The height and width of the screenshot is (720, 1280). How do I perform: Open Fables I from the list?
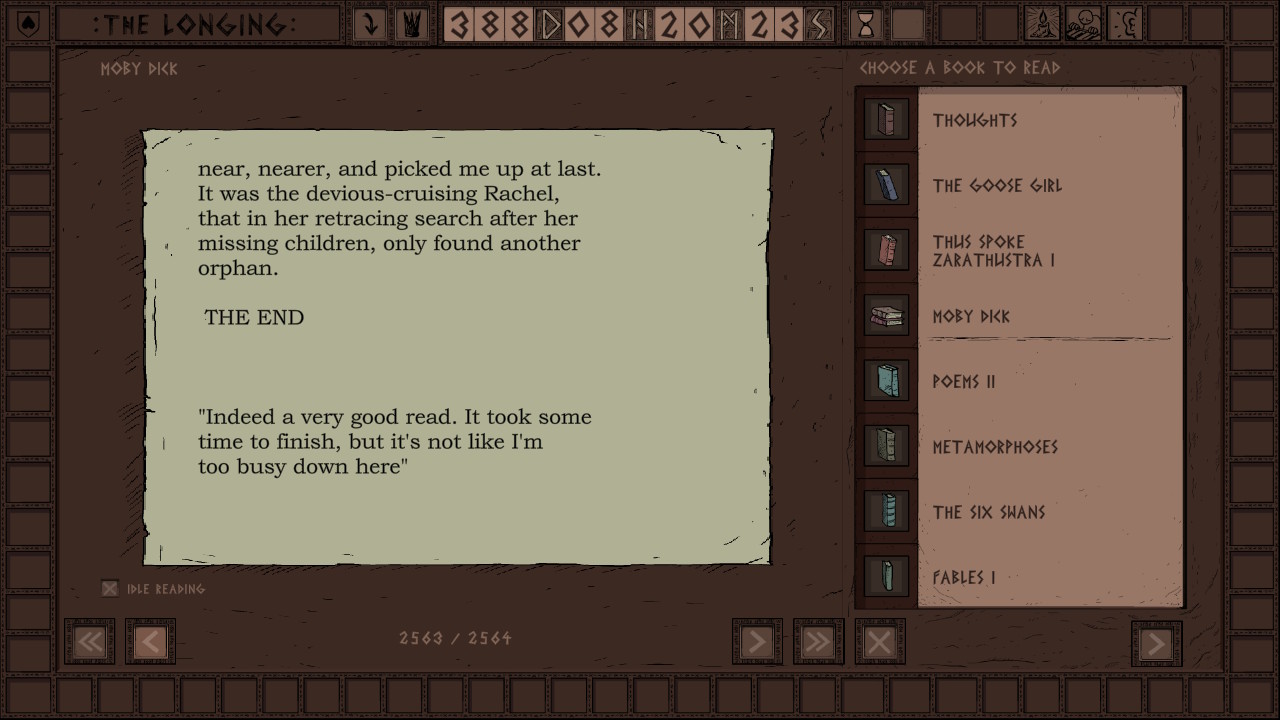pyautogui.click(x=964, y=578)
